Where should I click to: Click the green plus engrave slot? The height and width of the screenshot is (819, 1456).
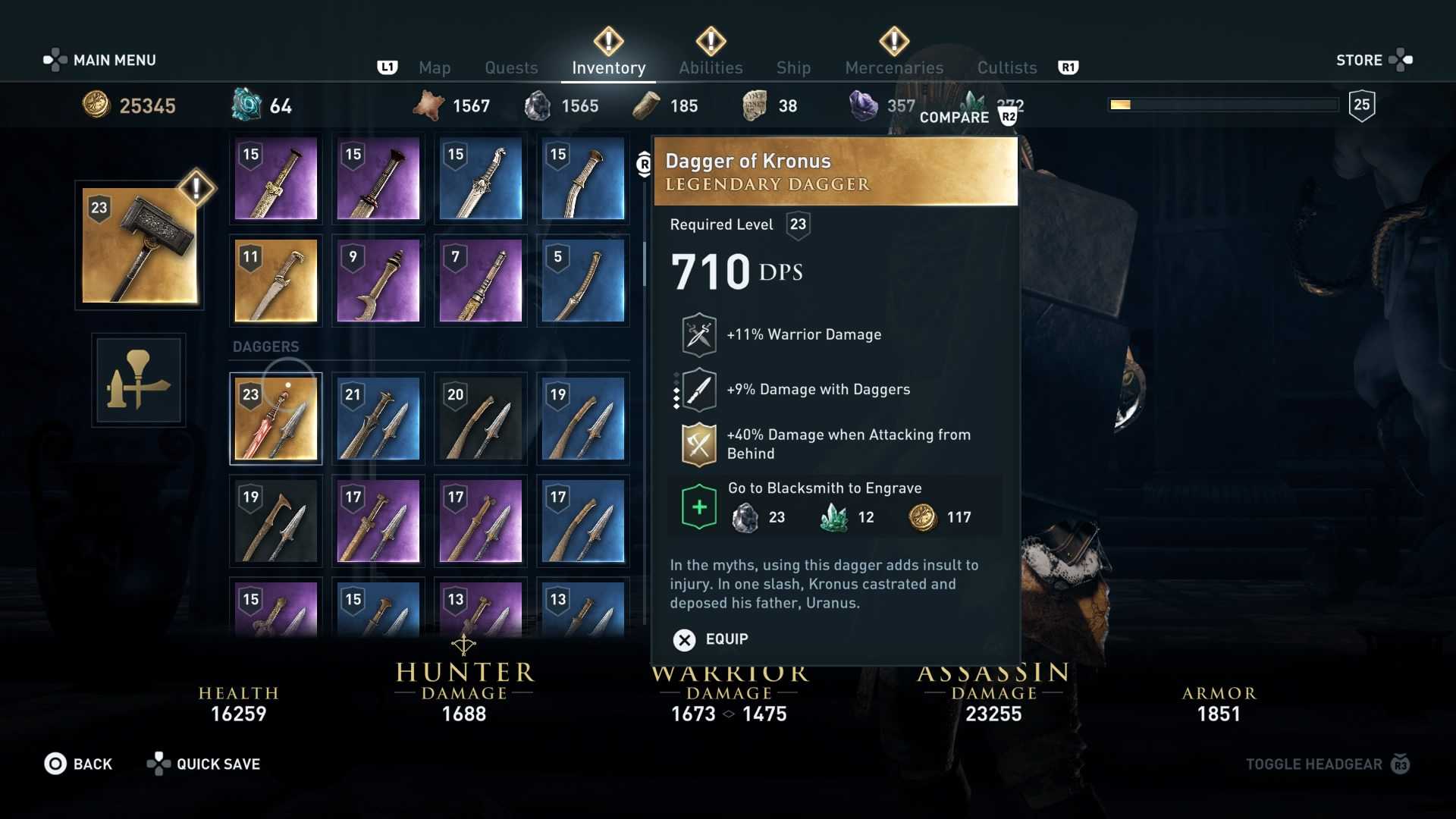(699, 507)
